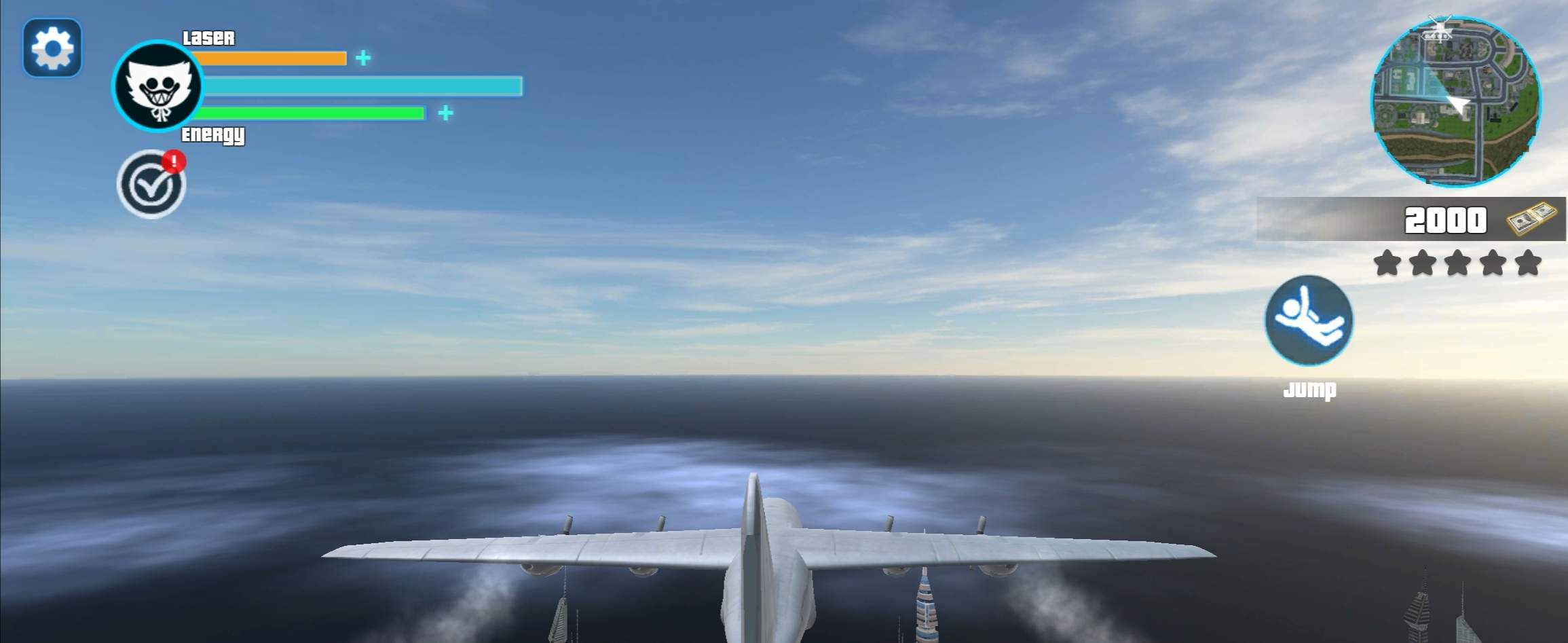Tap the Energy label under the avatar

tap(213, 135)
